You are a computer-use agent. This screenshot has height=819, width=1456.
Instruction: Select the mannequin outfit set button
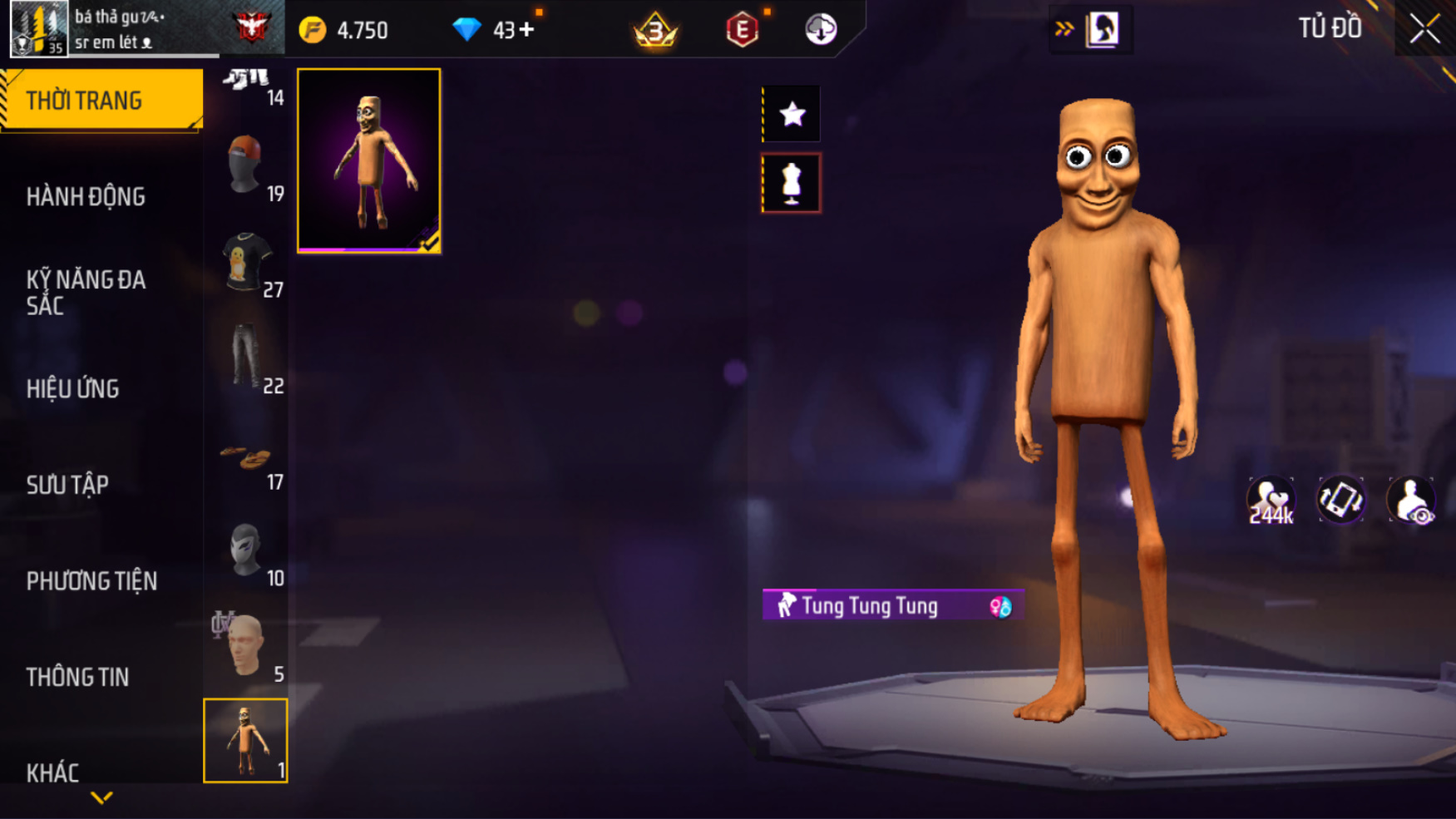[x=792, y=183]
